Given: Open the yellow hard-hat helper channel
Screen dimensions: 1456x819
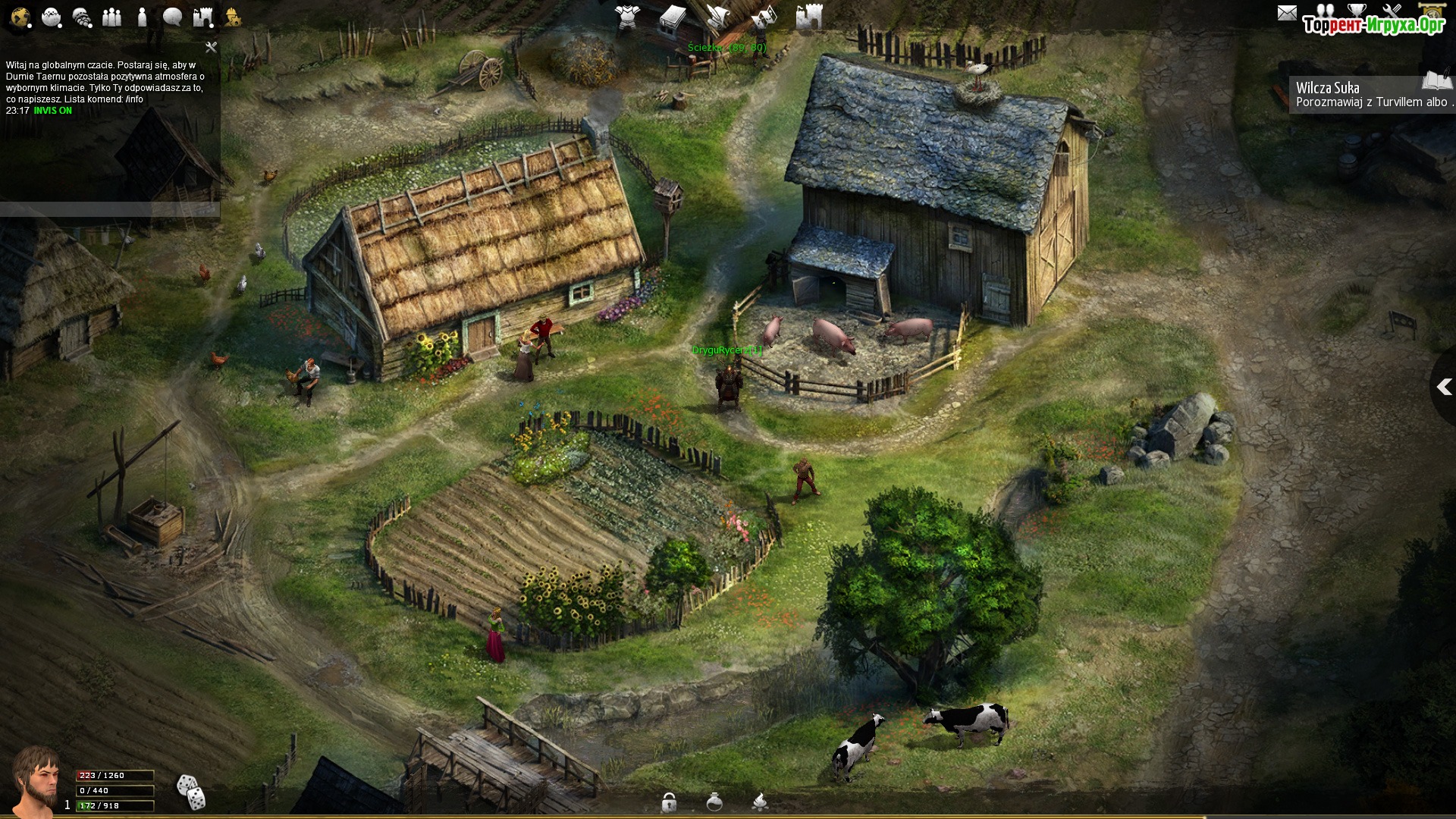Looking at the screenshot, I should (233, 17).
